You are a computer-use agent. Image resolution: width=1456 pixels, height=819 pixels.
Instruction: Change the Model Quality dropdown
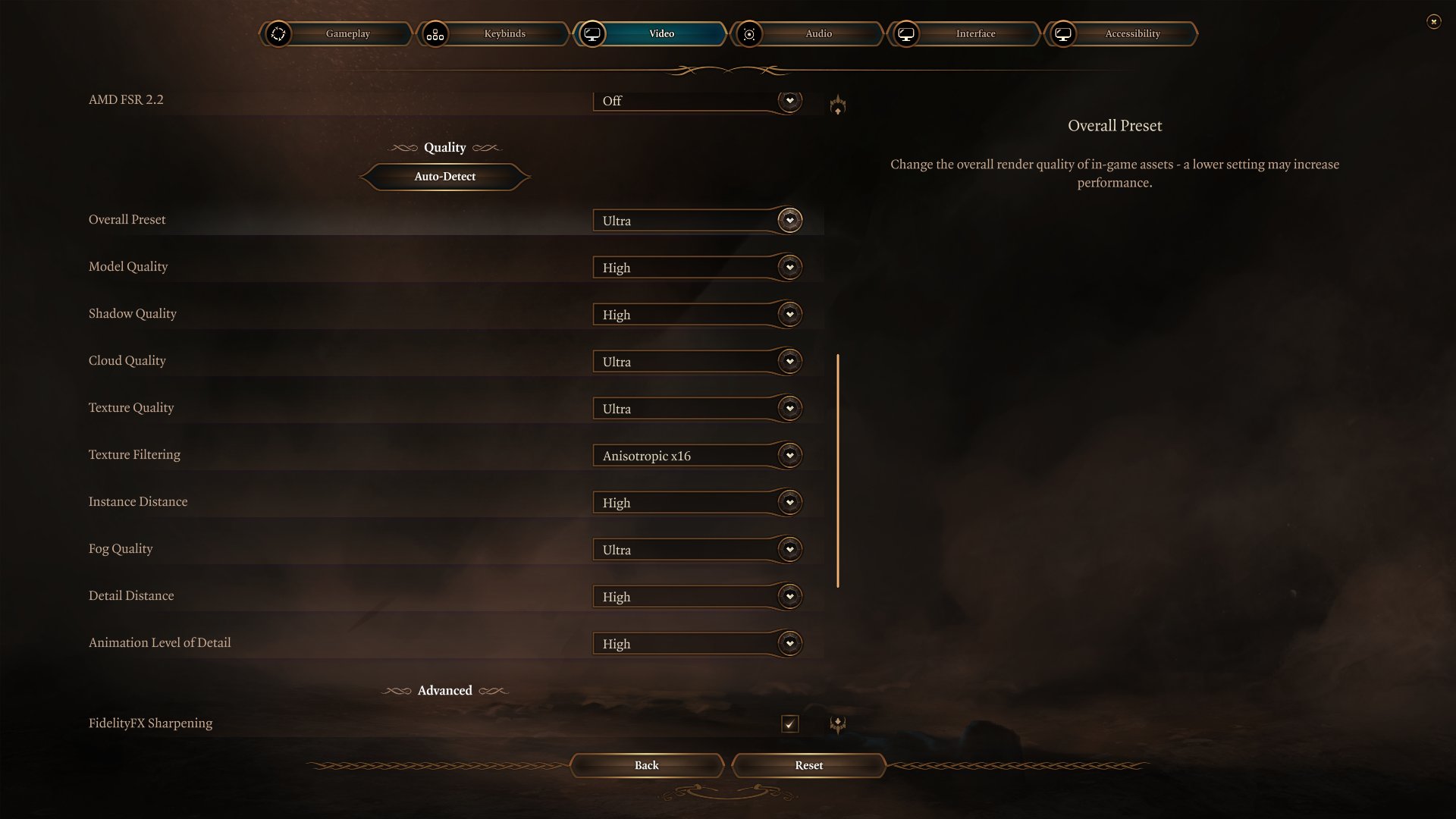tap(697, 268)
